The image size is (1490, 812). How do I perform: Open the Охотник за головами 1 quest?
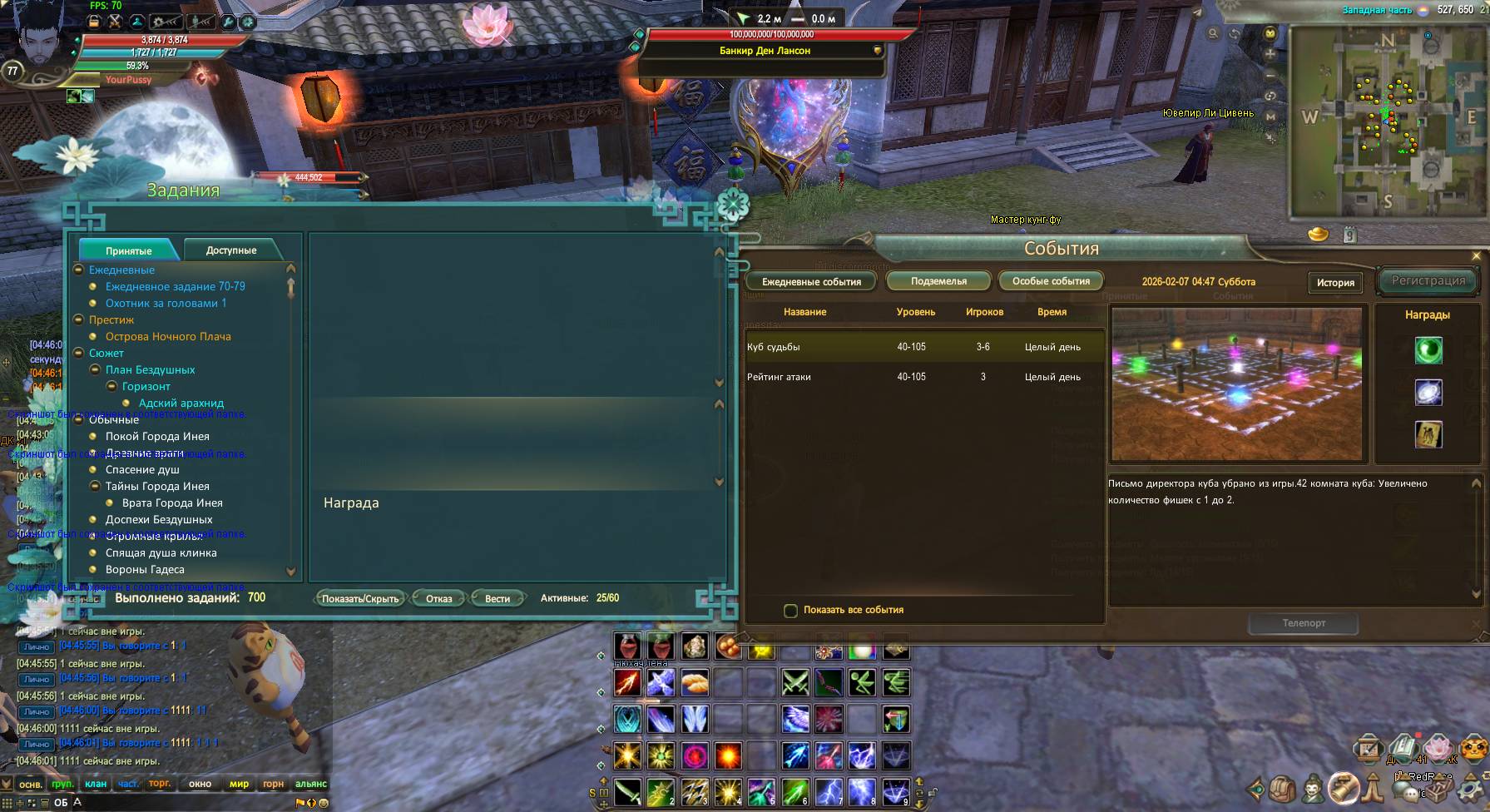(x=166, y=303)
